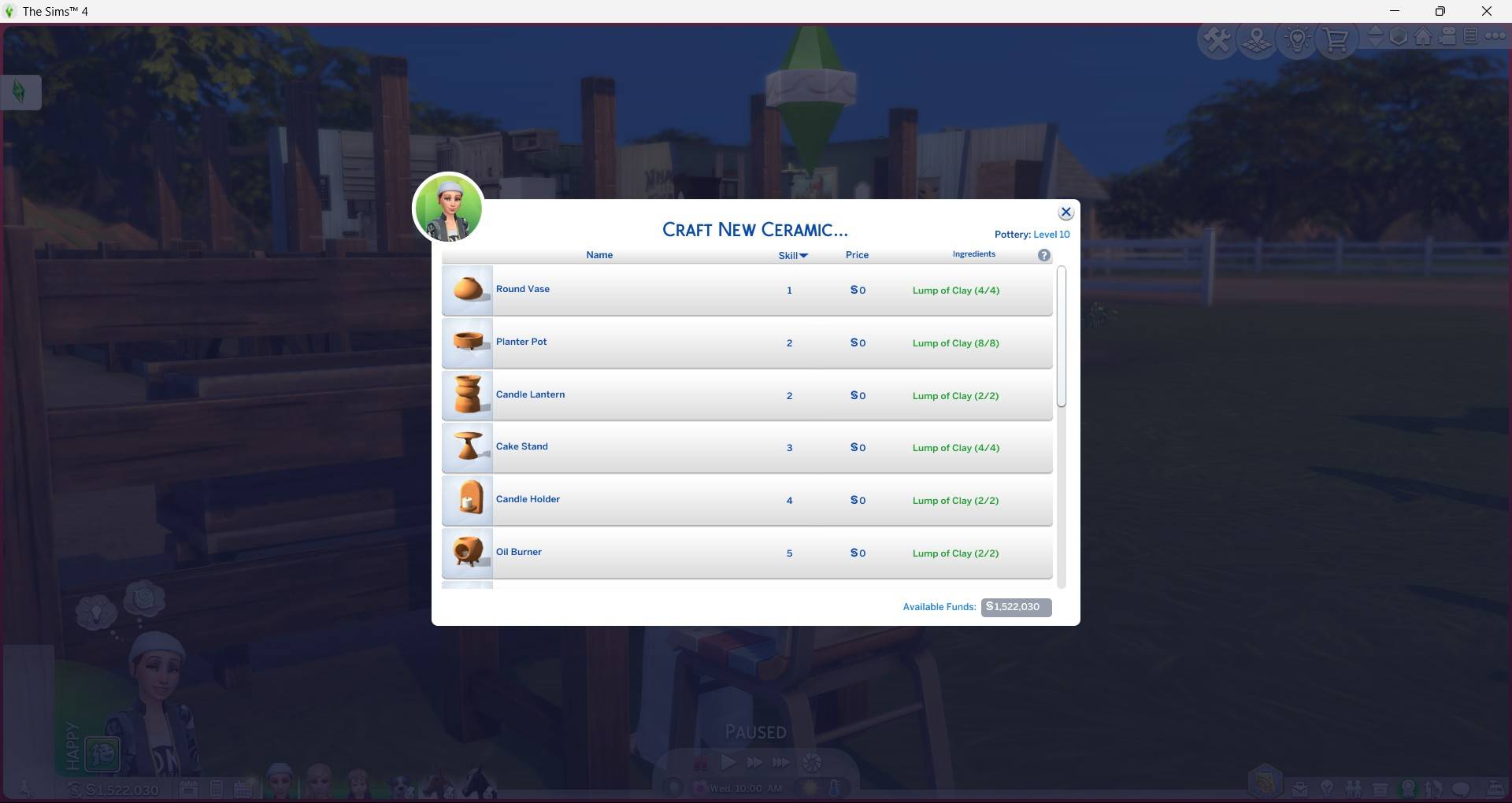Open the three-dots options icon
This screenshot has height=803, width=1512.
coord(1495,36)
